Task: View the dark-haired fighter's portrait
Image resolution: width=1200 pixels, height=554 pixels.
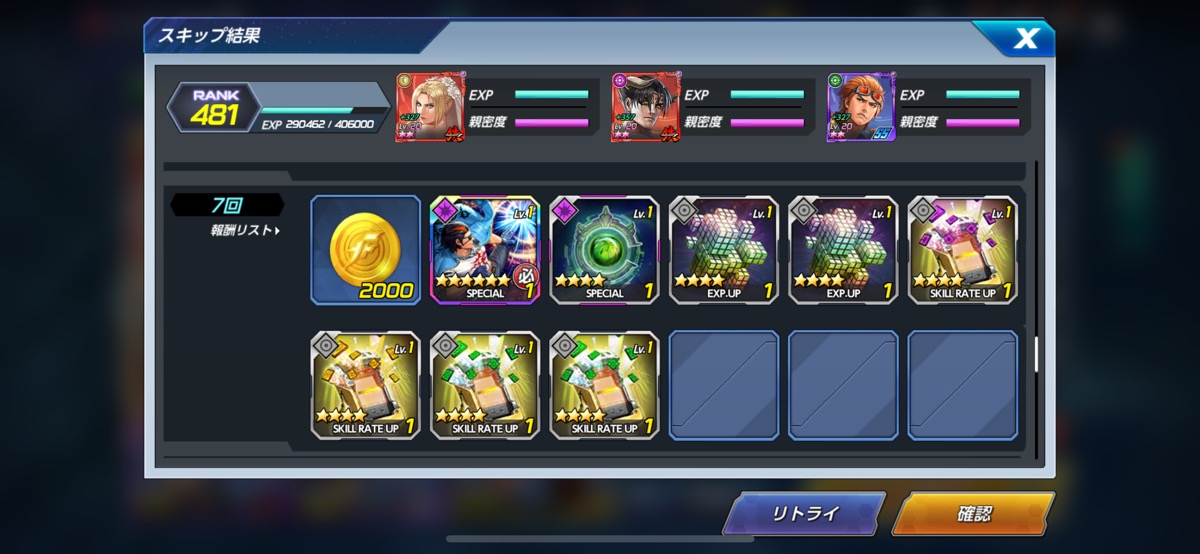Action: pos(646,107)
